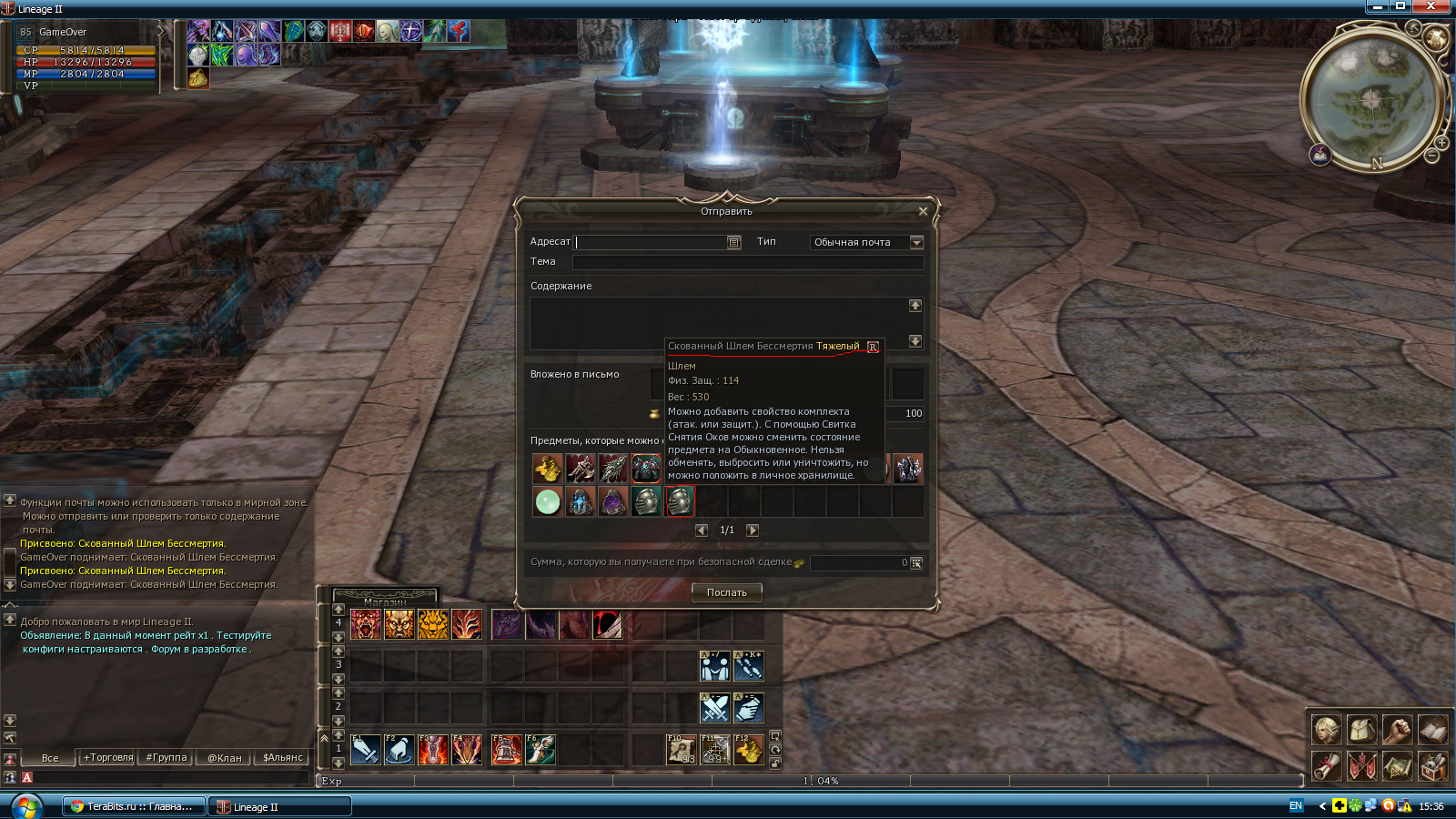Open the Обычная почта mail type dropdown

coord(916,242)
